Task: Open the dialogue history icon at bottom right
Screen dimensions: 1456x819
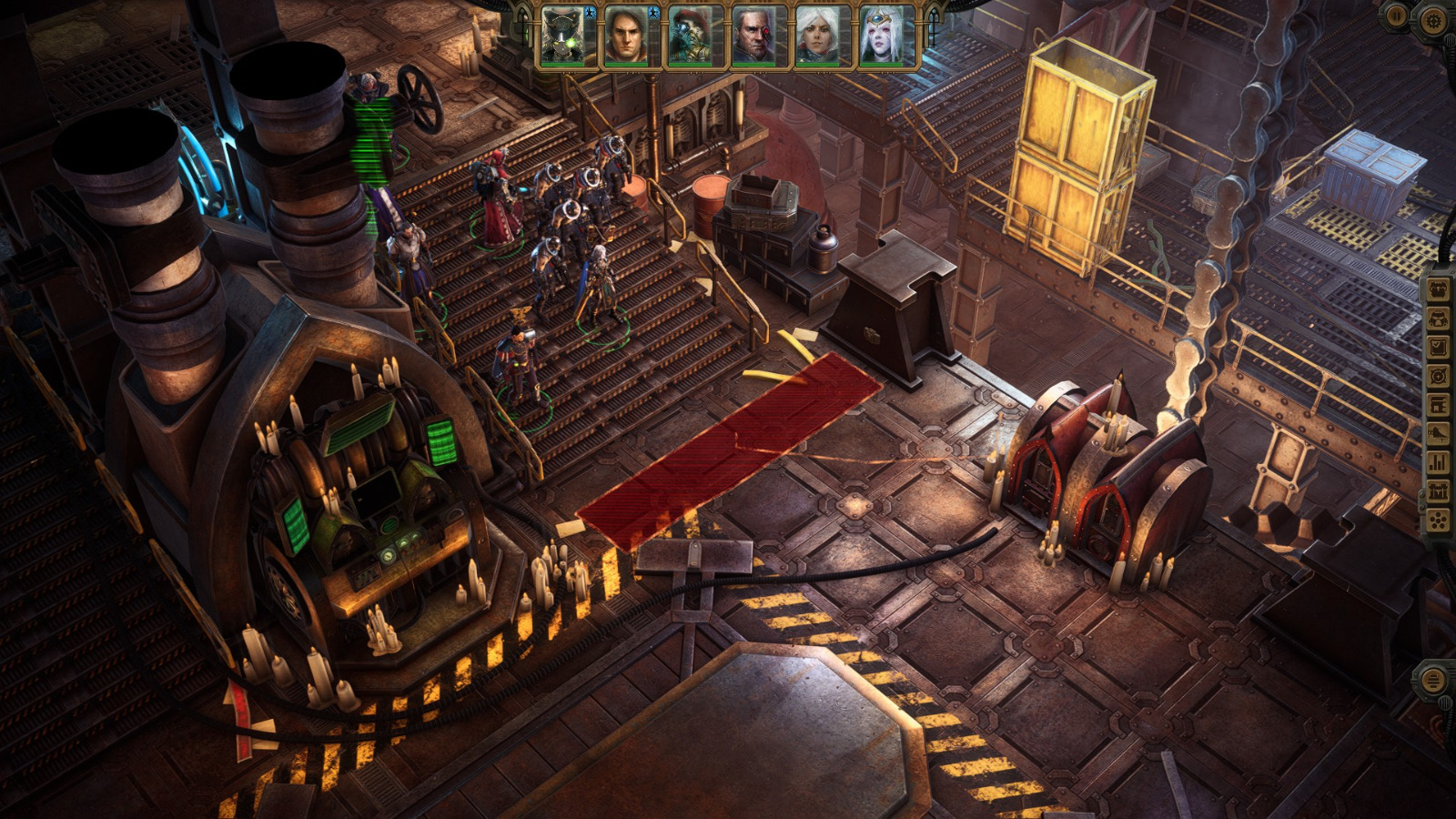Action: (x=1434, y=681)
